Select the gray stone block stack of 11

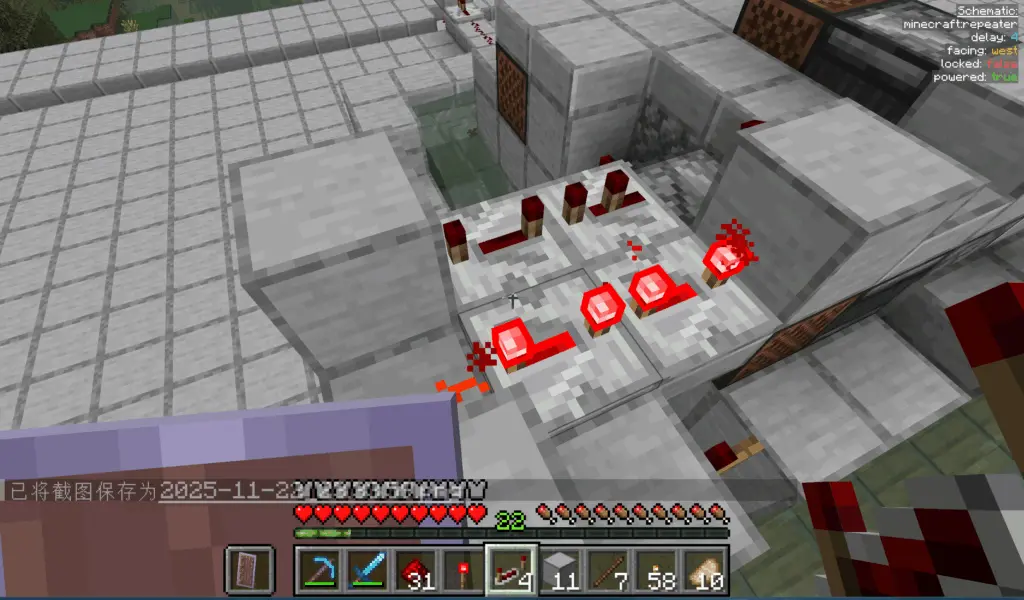pyautogui.click(x=559, y=570)
